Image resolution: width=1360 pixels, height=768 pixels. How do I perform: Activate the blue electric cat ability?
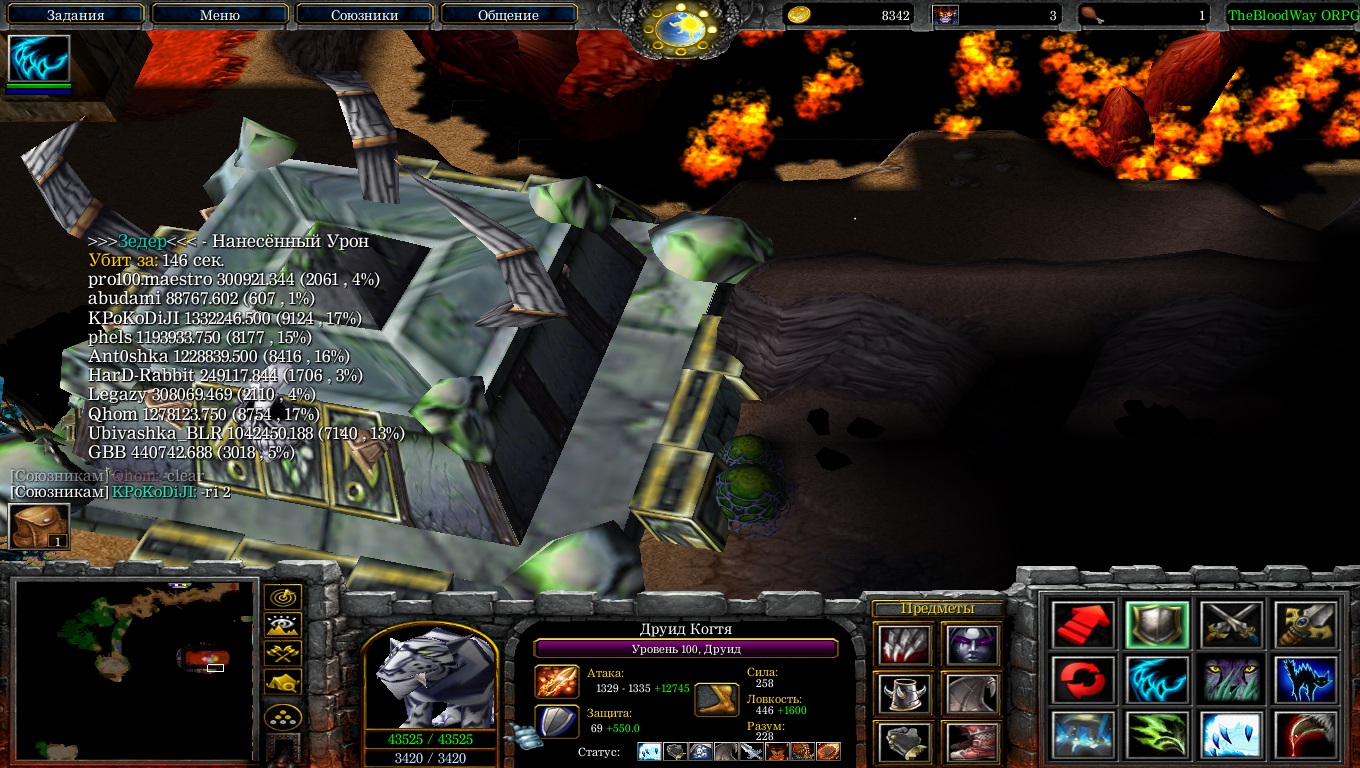1305,681
